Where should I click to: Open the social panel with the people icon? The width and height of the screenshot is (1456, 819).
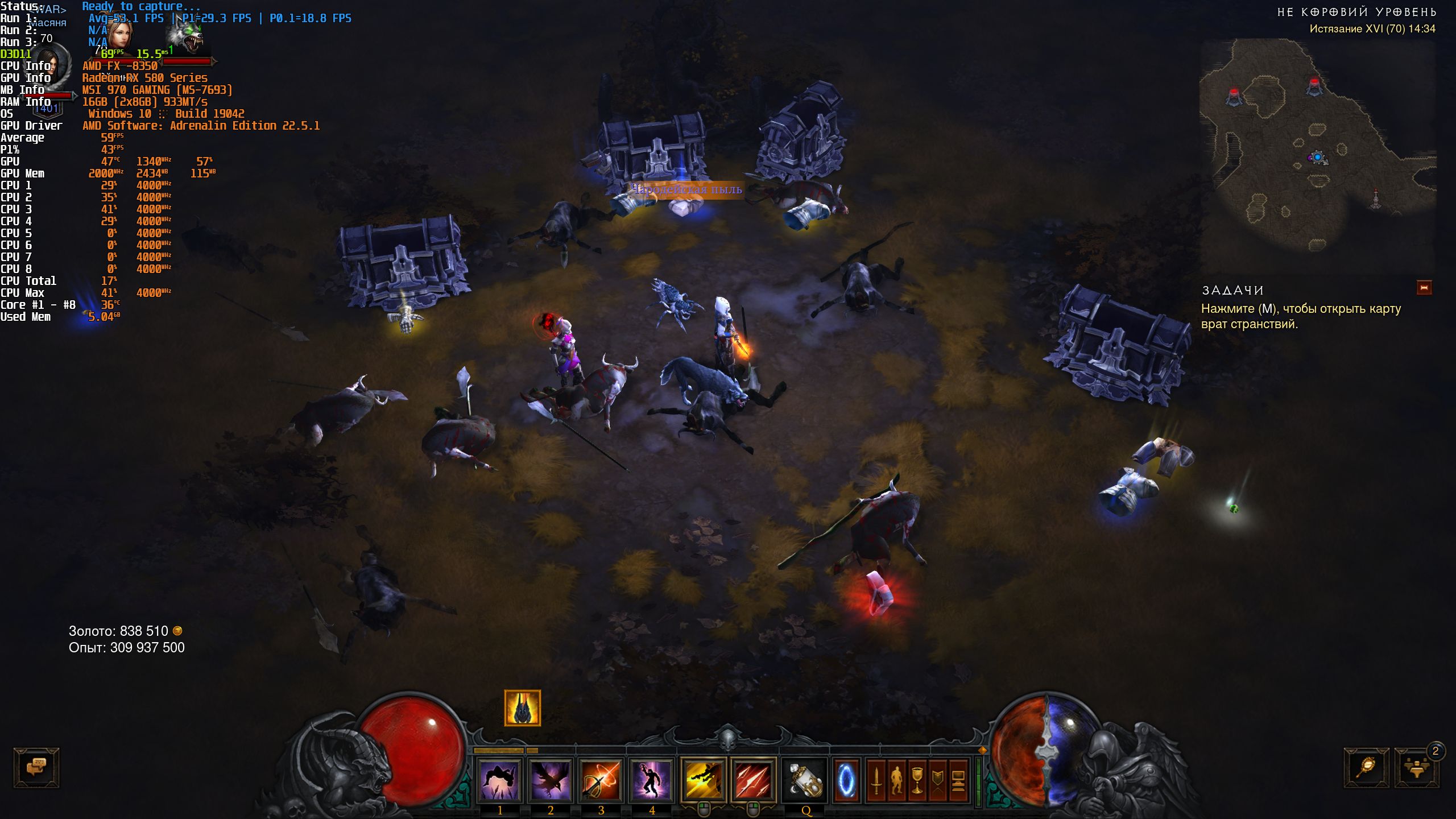(1416, 768)
